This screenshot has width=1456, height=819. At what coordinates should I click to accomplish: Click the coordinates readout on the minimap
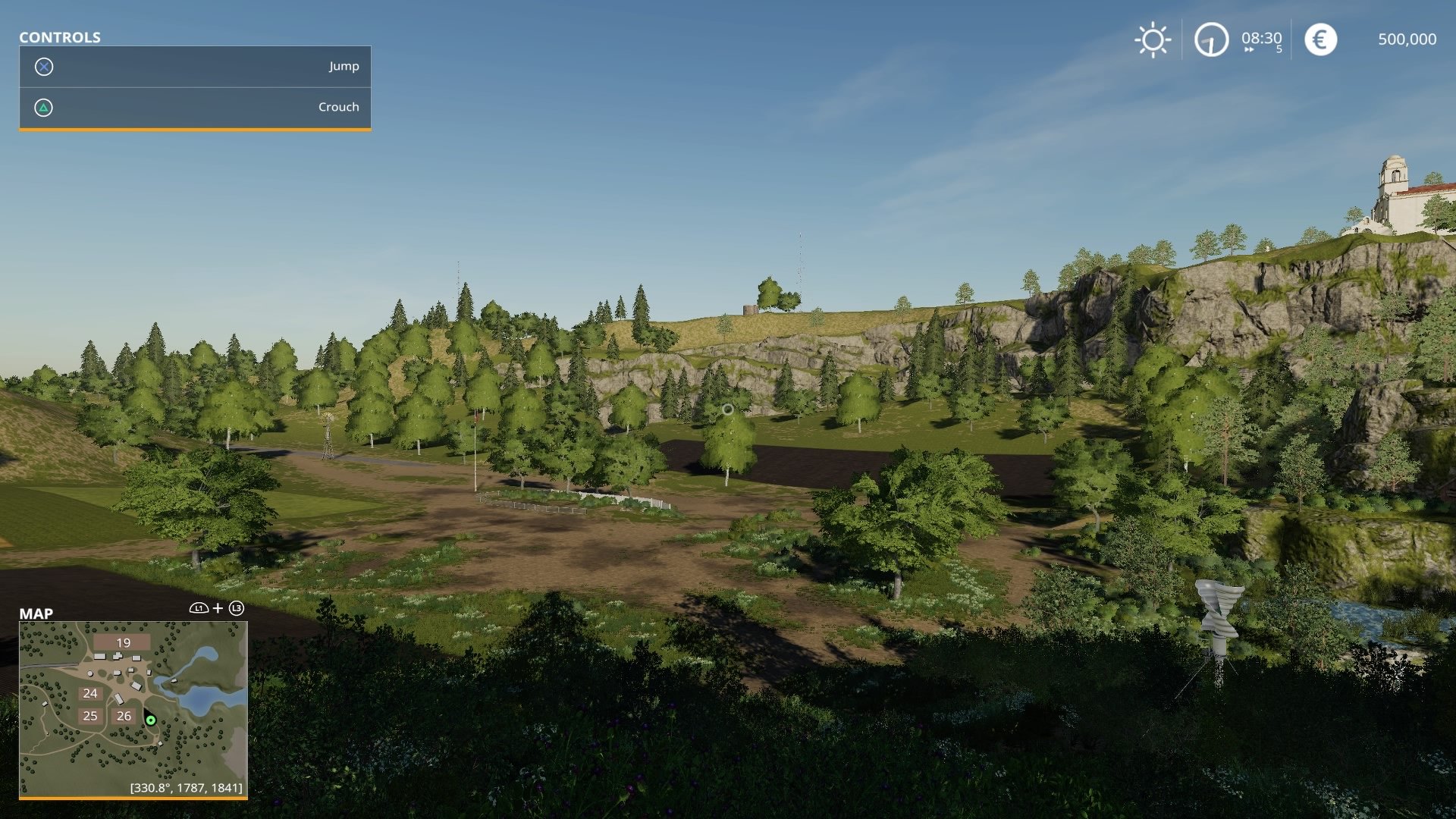pyautogui.click(x=187, y=787)
